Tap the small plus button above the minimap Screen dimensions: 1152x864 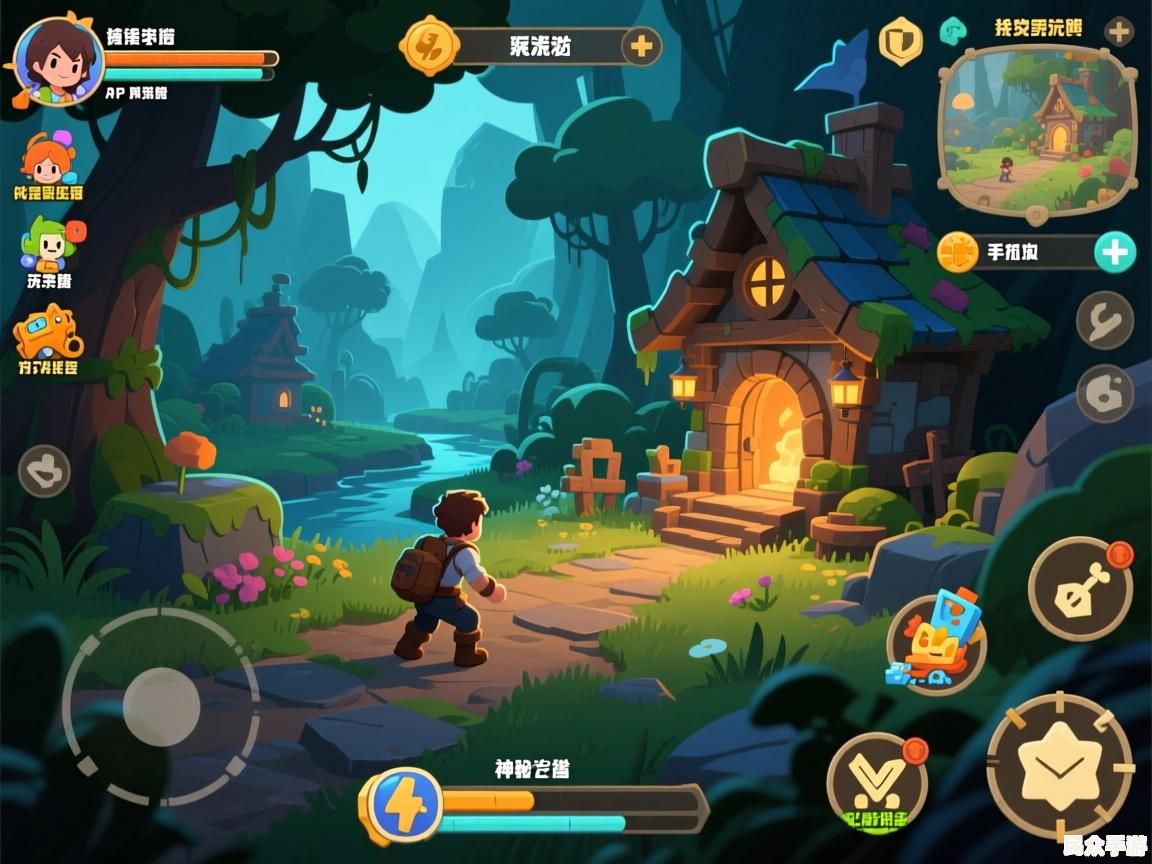pyautogui.click(x=1119, y=31)
